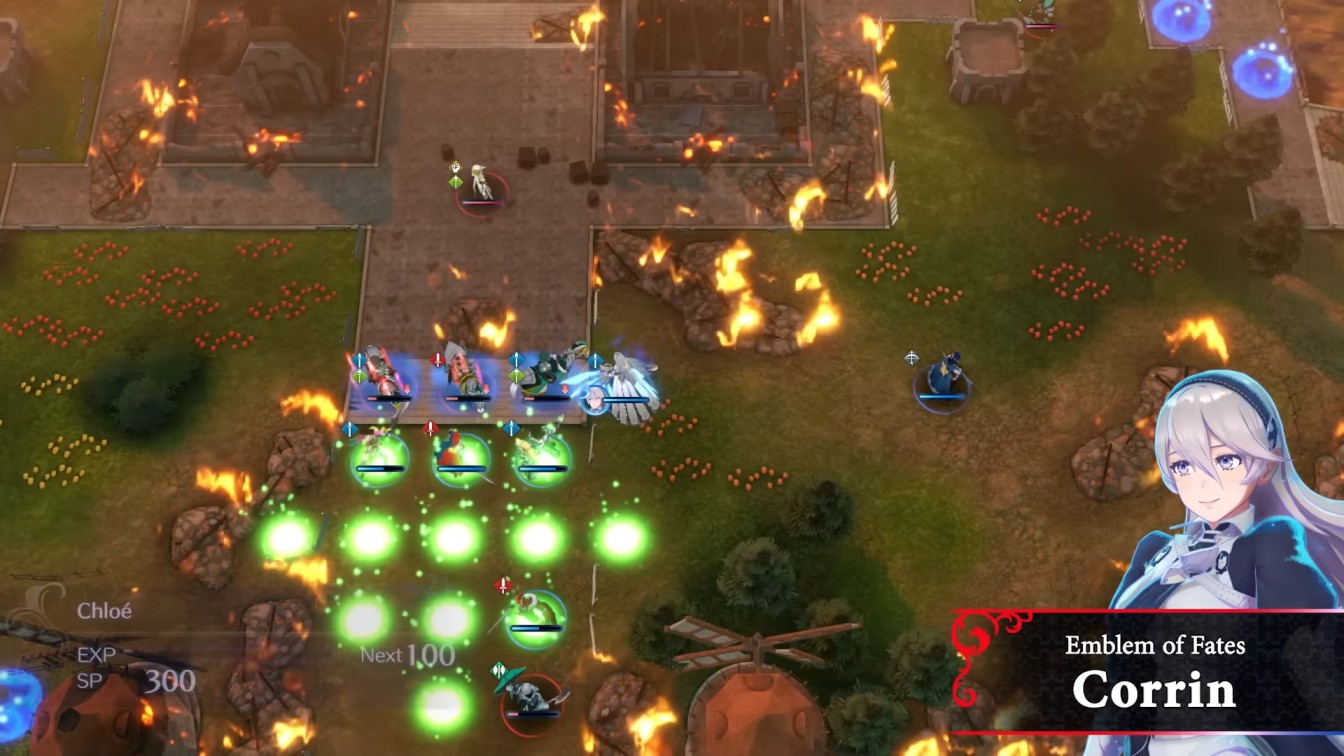This screenshot has width=1344, height=756.
Task: Select the crosshair target marker near the blue mage
Action: [x=912, y=357]
